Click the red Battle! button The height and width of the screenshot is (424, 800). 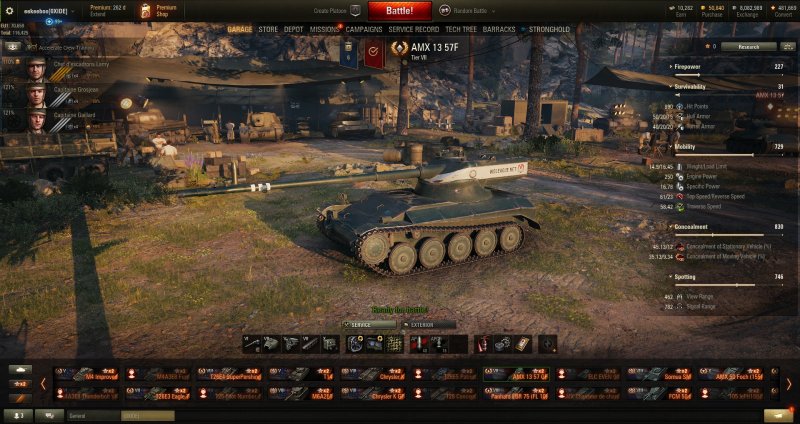[400, 11]
